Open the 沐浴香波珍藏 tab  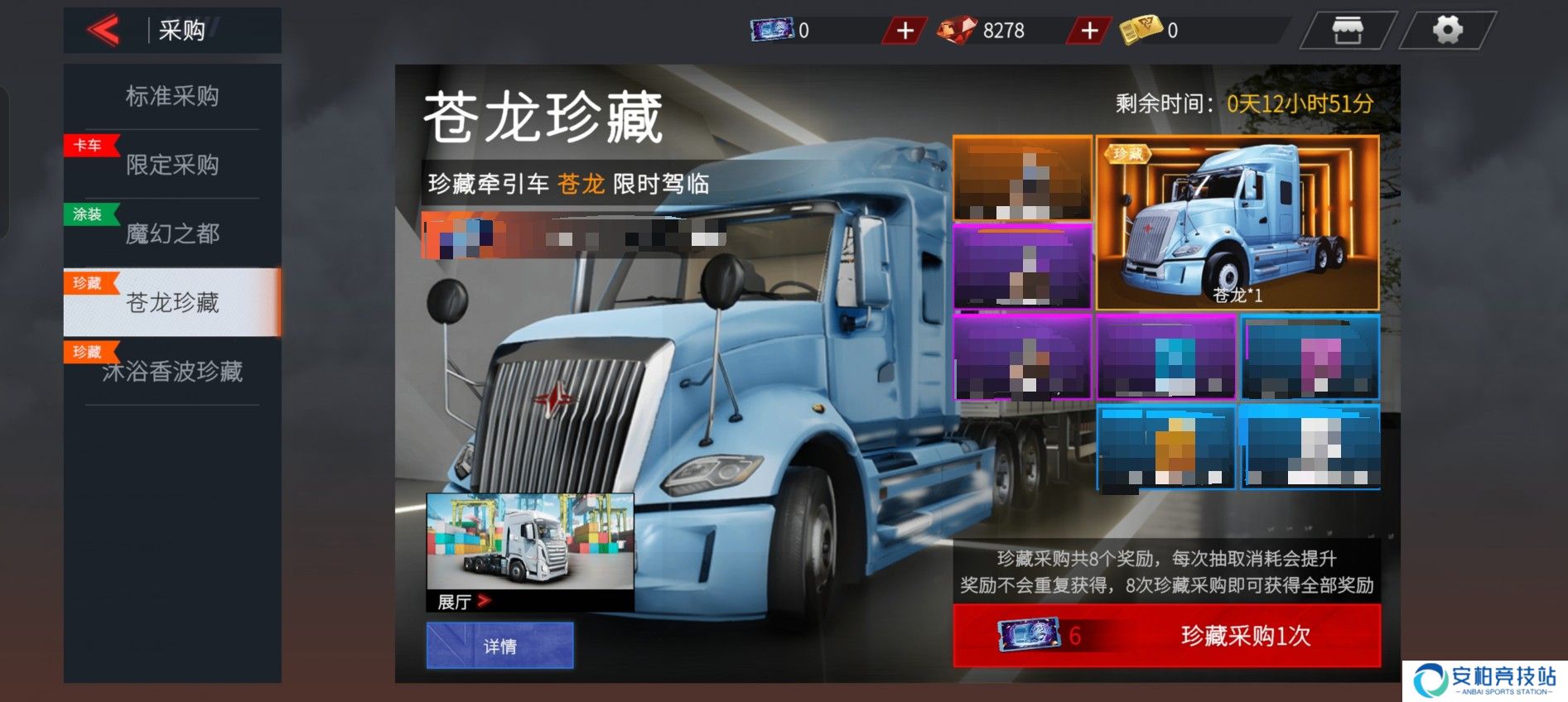coord(172,372)
